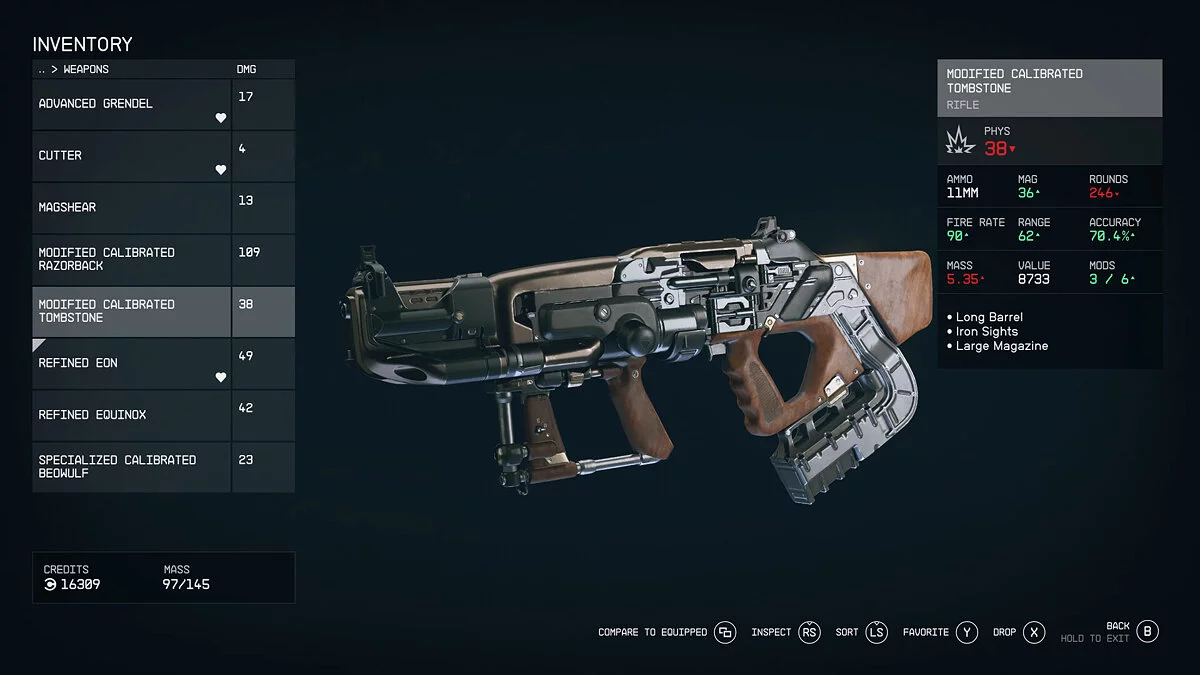Screen dimensions: 1200x675
Task: Select the Advanced Grendel weapon row
Action: (x=131, y=104)
